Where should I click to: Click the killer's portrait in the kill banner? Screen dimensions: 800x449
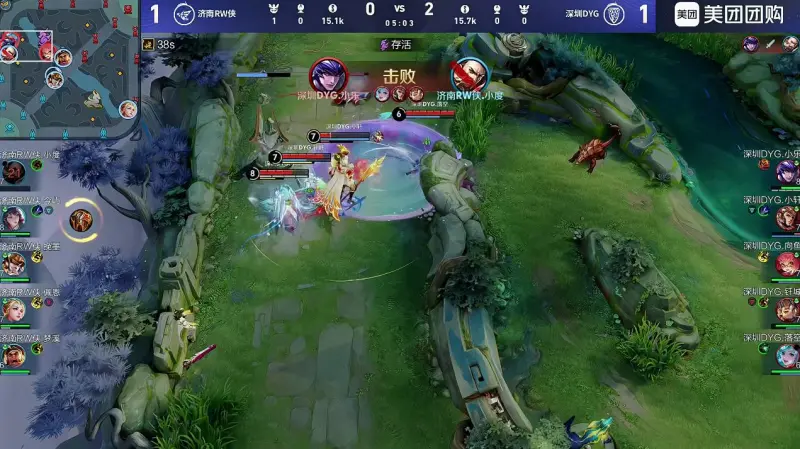pyautogui.click(x=328, y=75)
